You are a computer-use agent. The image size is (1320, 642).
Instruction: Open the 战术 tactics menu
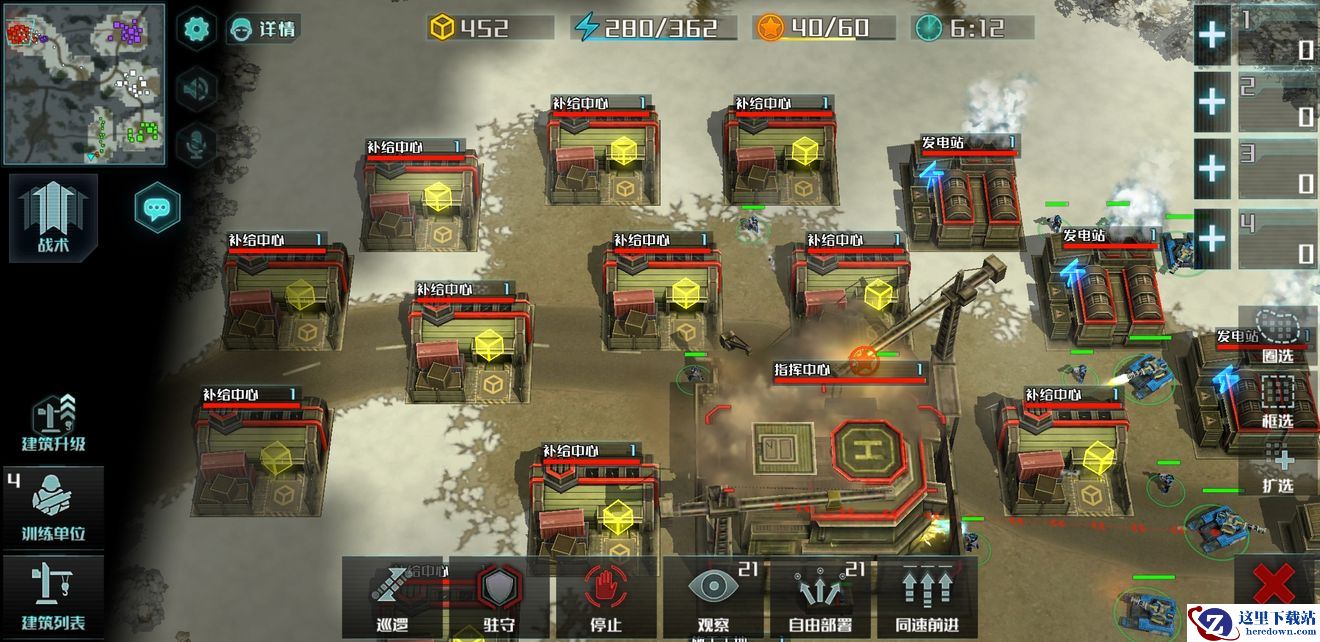coord(54,218)
